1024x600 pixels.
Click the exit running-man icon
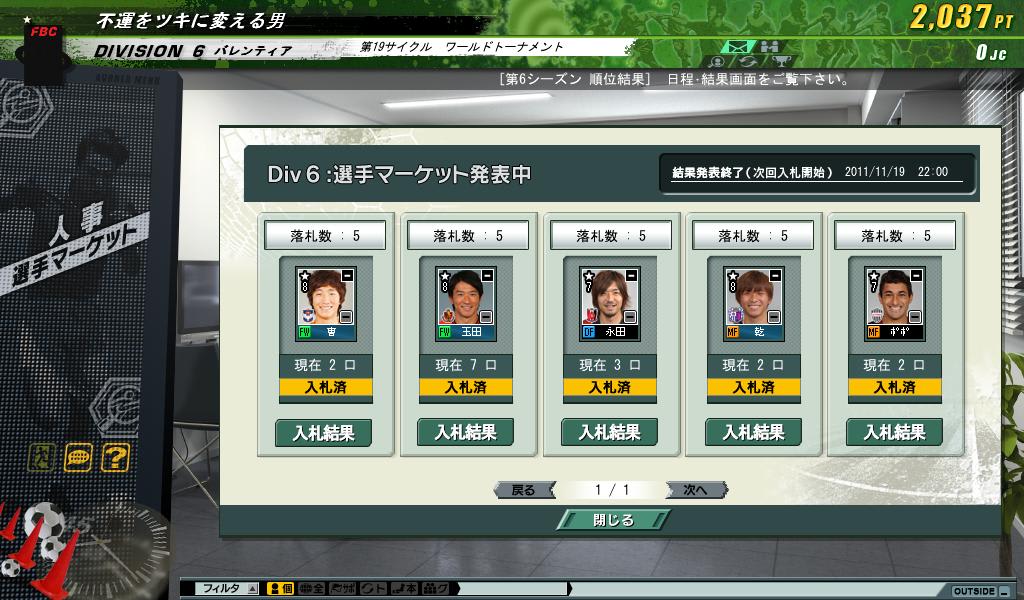coord(42,458)
